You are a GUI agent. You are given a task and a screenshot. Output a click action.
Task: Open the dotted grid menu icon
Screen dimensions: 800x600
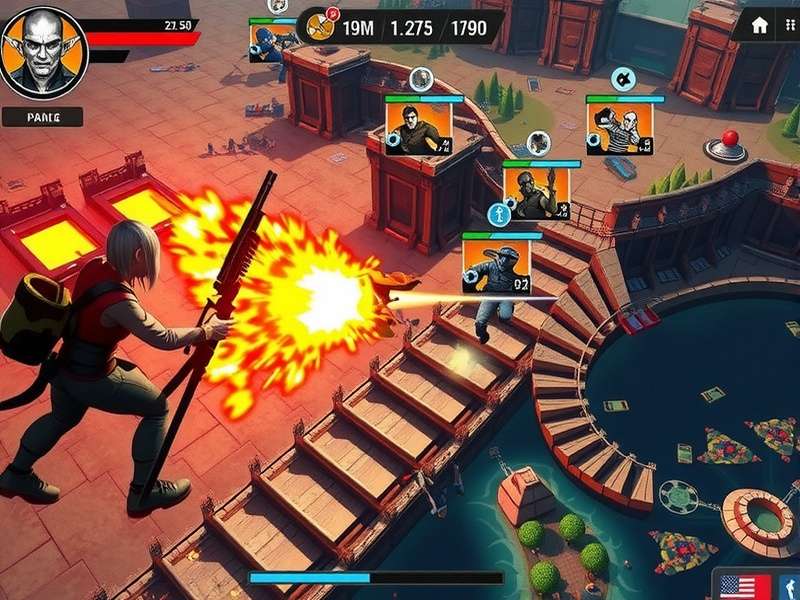click(790, 25)
